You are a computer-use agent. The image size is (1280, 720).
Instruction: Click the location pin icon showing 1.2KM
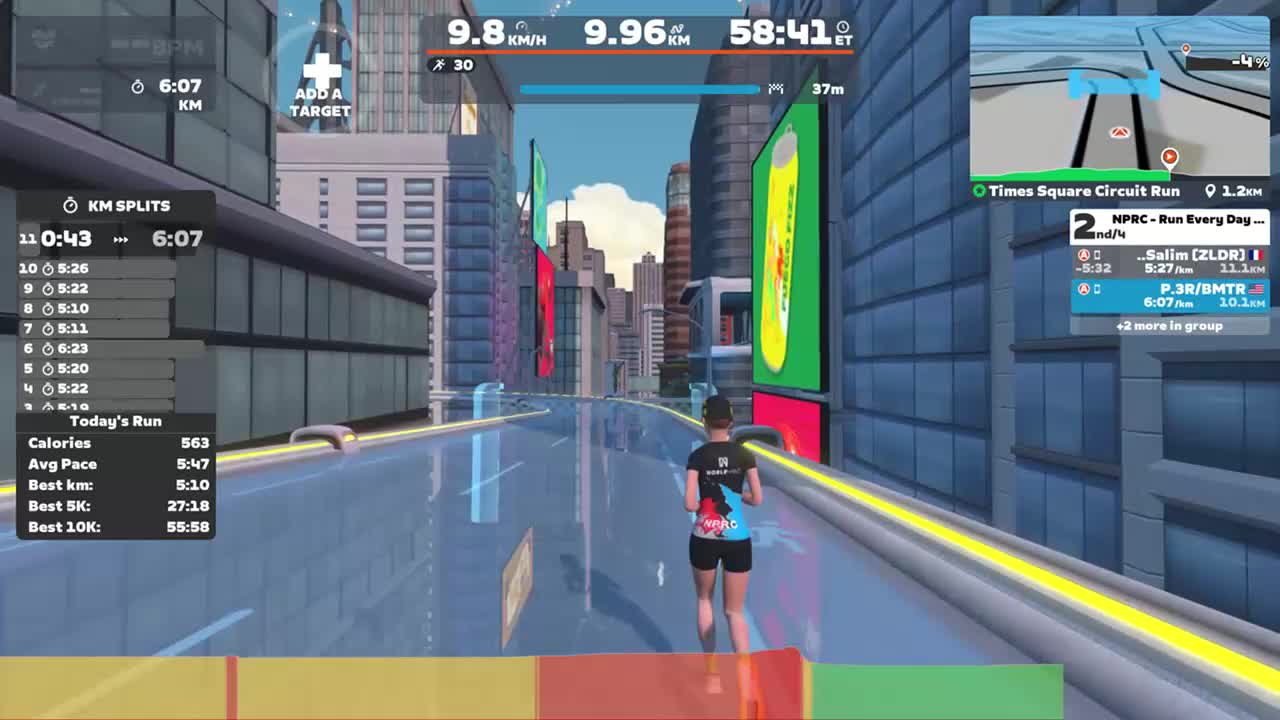tap(1209, 191)
